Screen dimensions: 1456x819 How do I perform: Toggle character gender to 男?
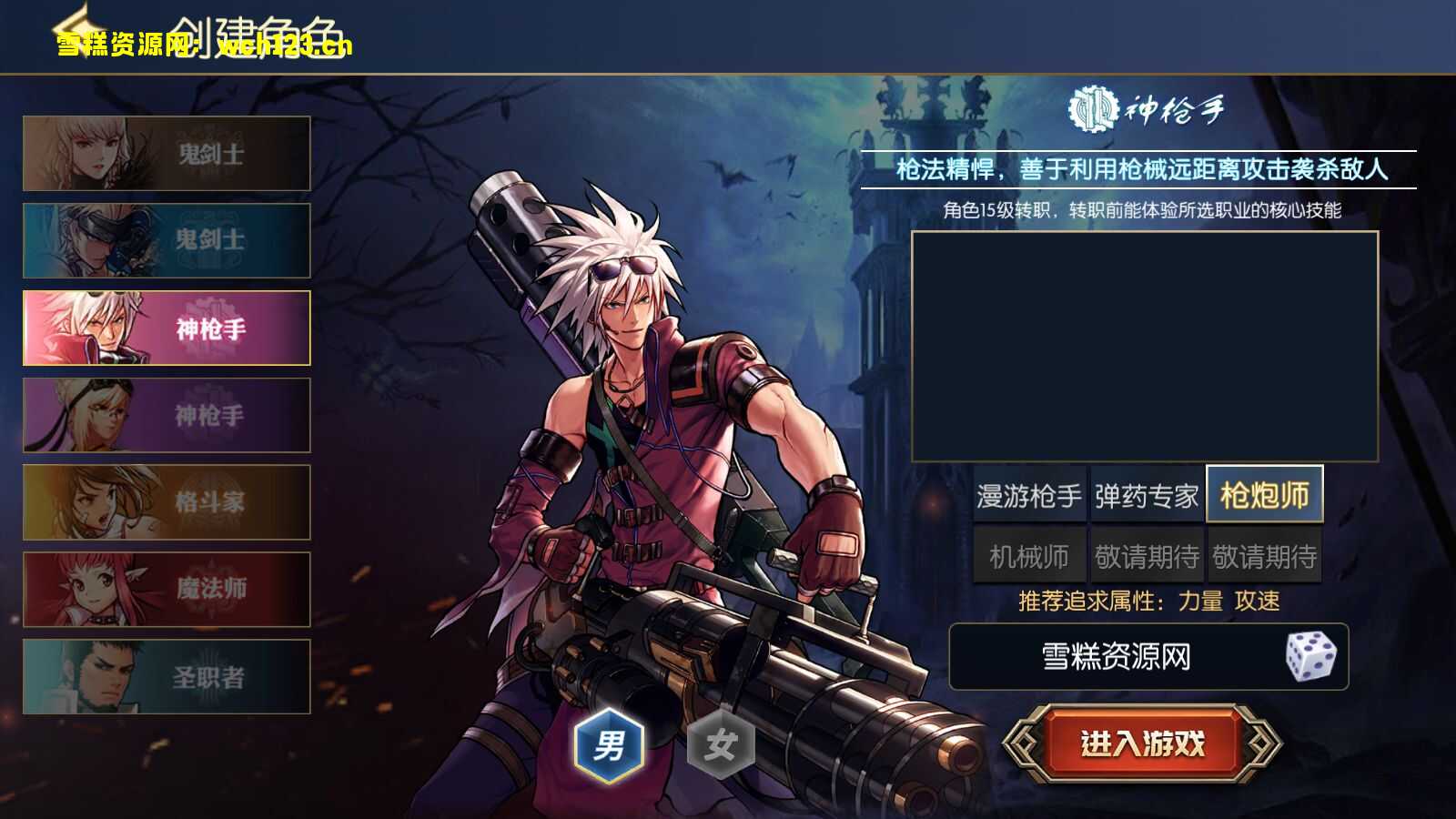608,743
